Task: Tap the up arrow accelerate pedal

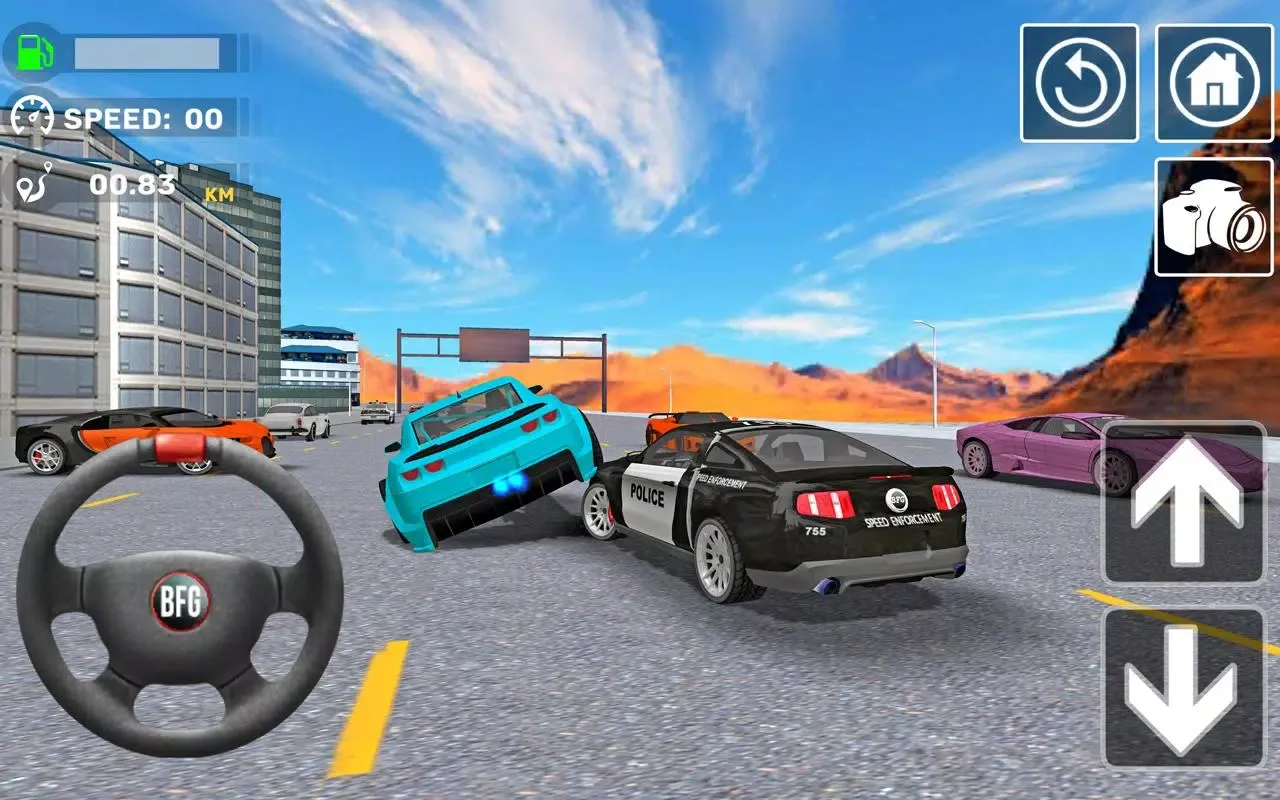Action: [1184, 503]
